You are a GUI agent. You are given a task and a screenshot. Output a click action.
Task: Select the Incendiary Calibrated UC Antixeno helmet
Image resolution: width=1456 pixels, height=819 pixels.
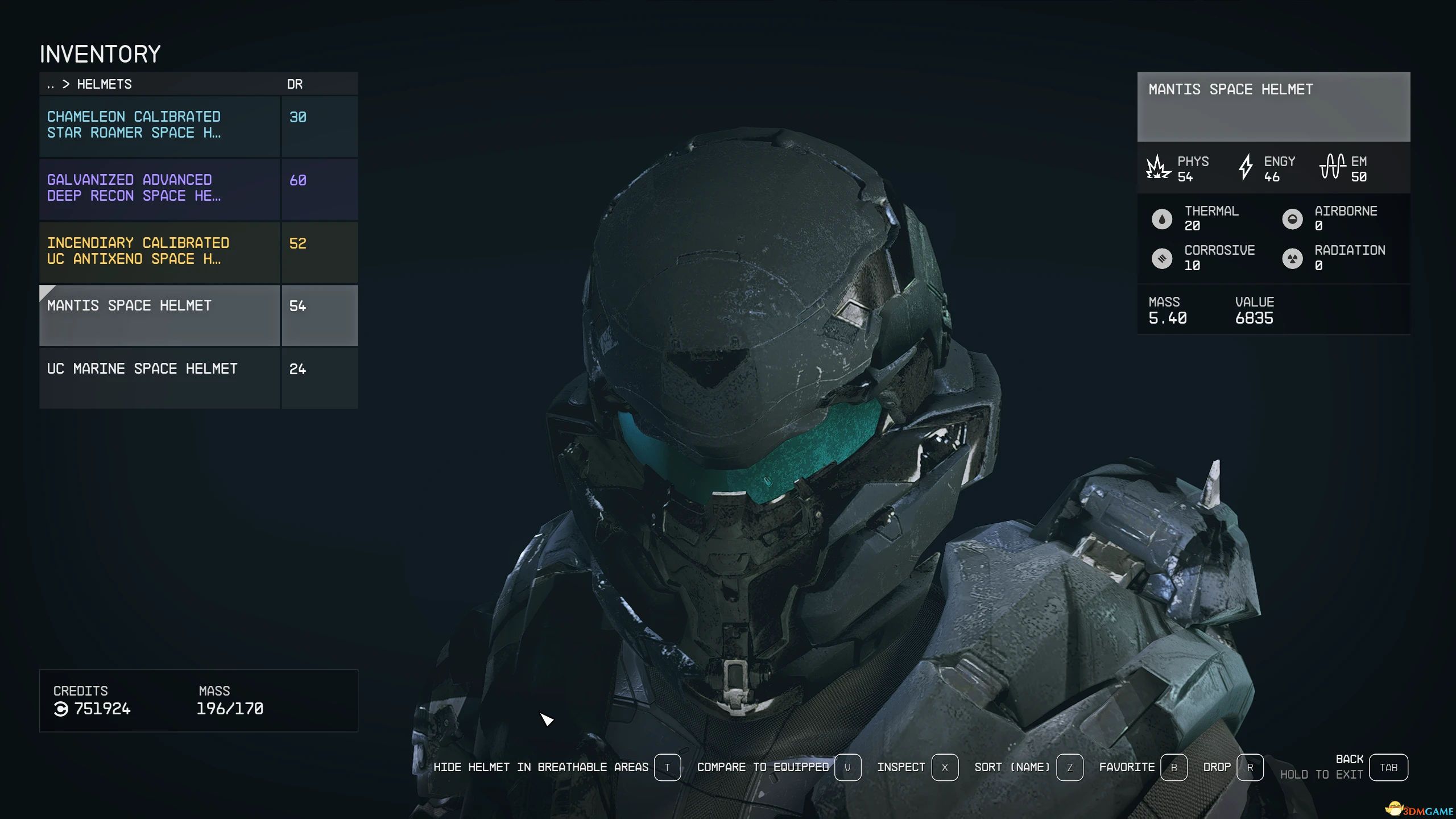point(159,252)
